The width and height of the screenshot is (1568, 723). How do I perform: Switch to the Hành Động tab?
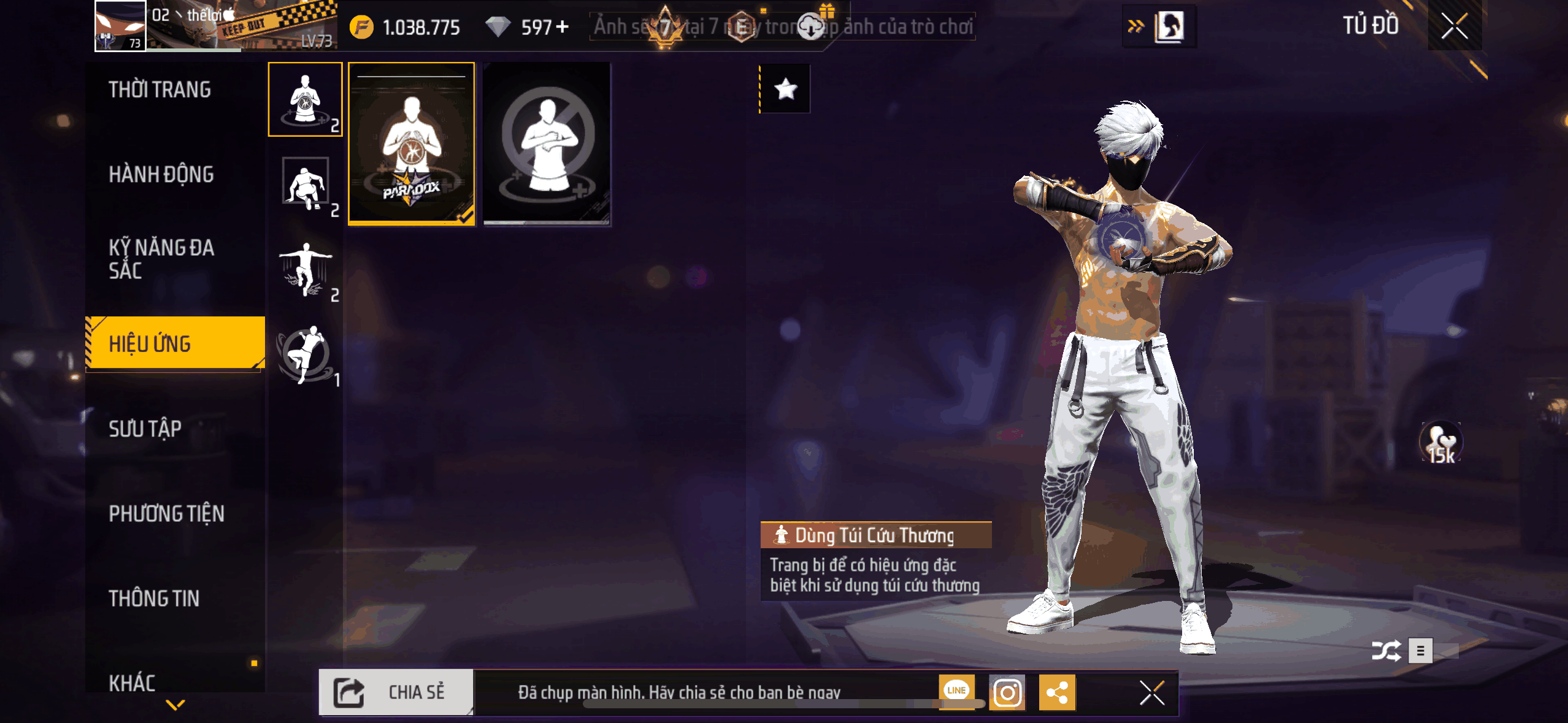pyautogui.click(x=161, y=174)
